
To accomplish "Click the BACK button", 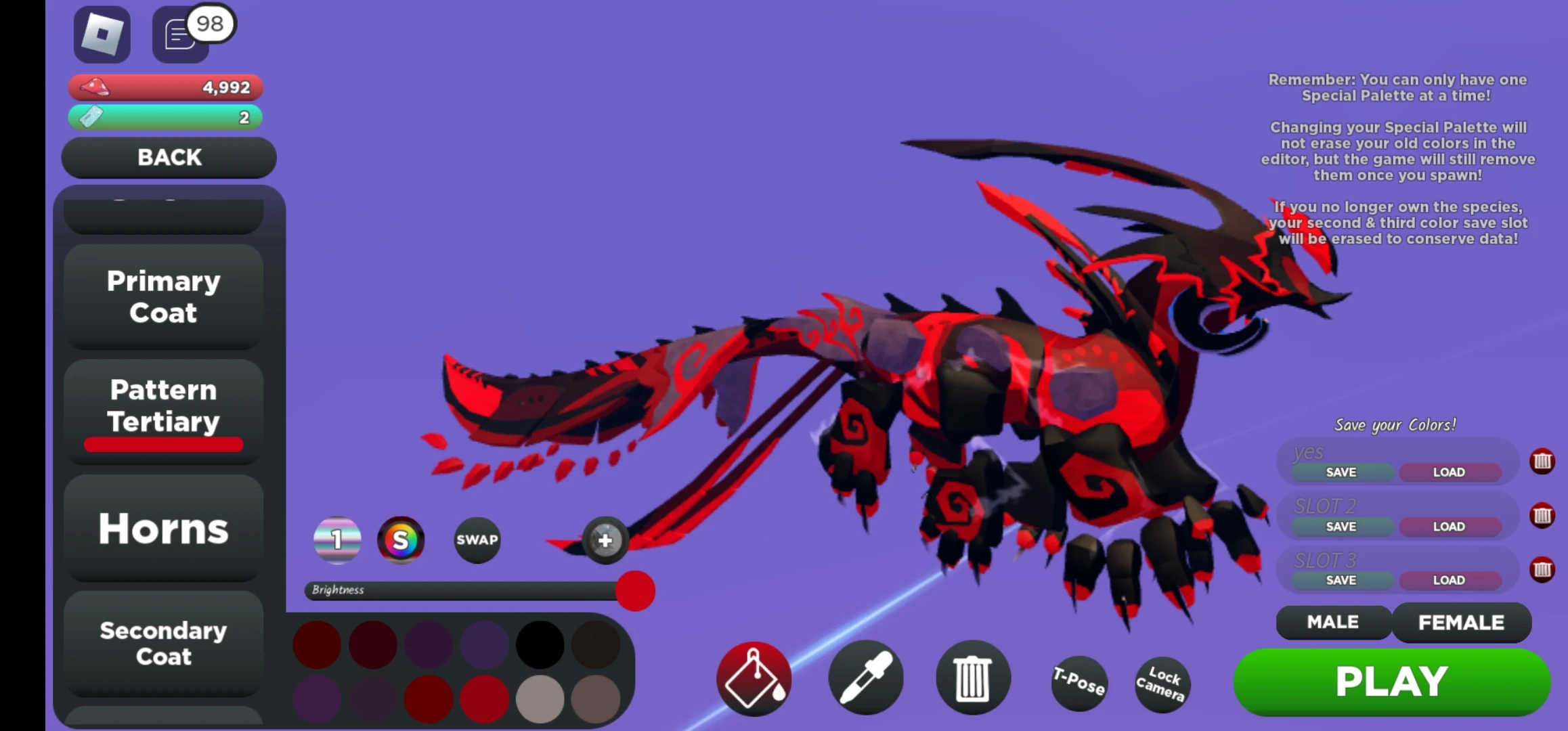I will point(169,157).
